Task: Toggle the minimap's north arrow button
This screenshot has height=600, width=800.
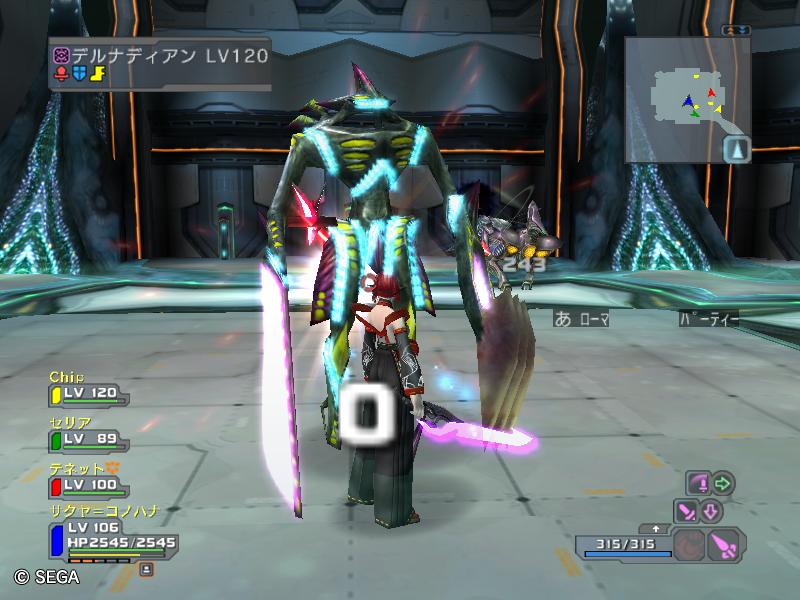Action: (x=736, y=148)
